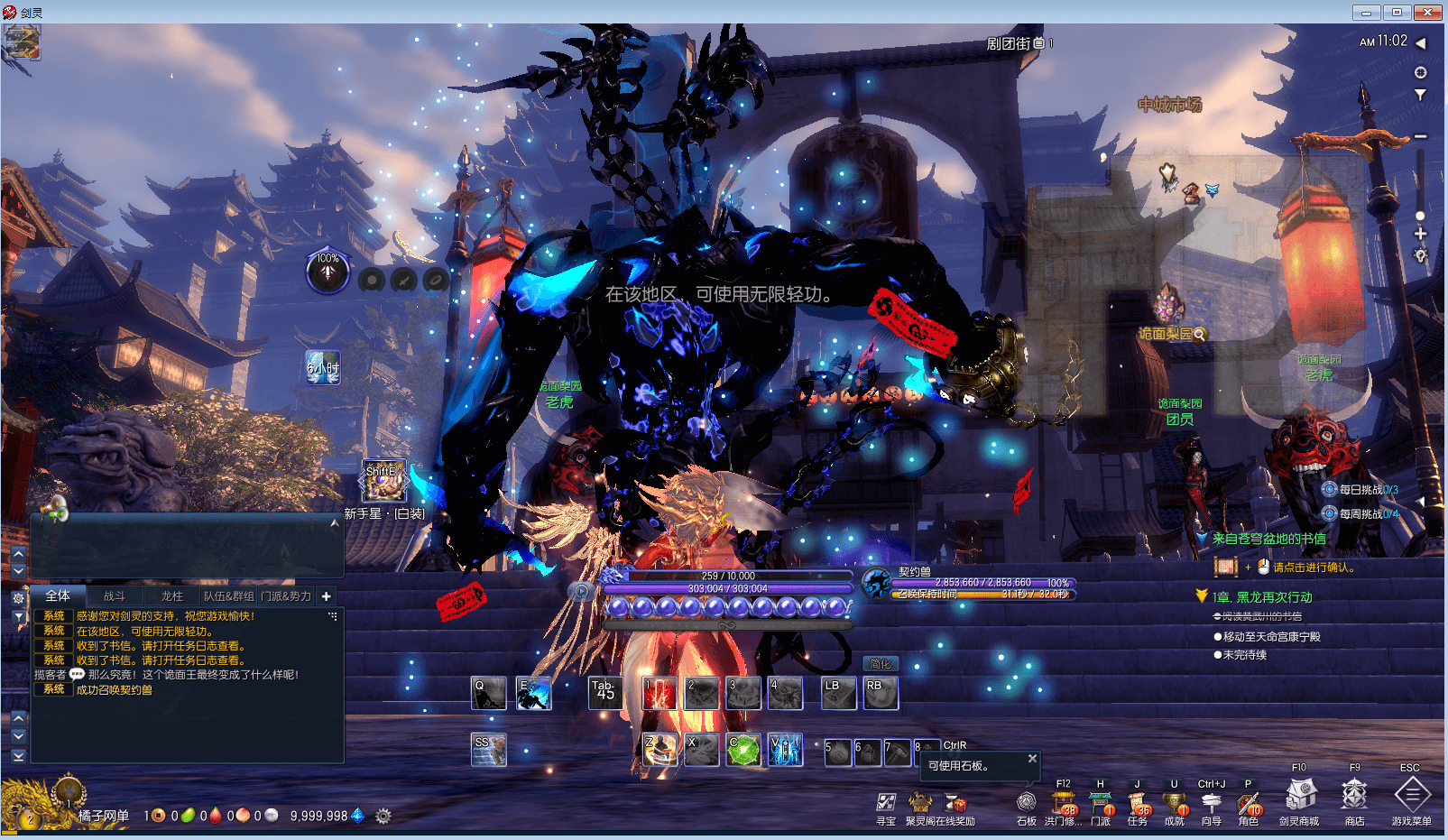Open the 门派 clan icon

pos(1101,803)
